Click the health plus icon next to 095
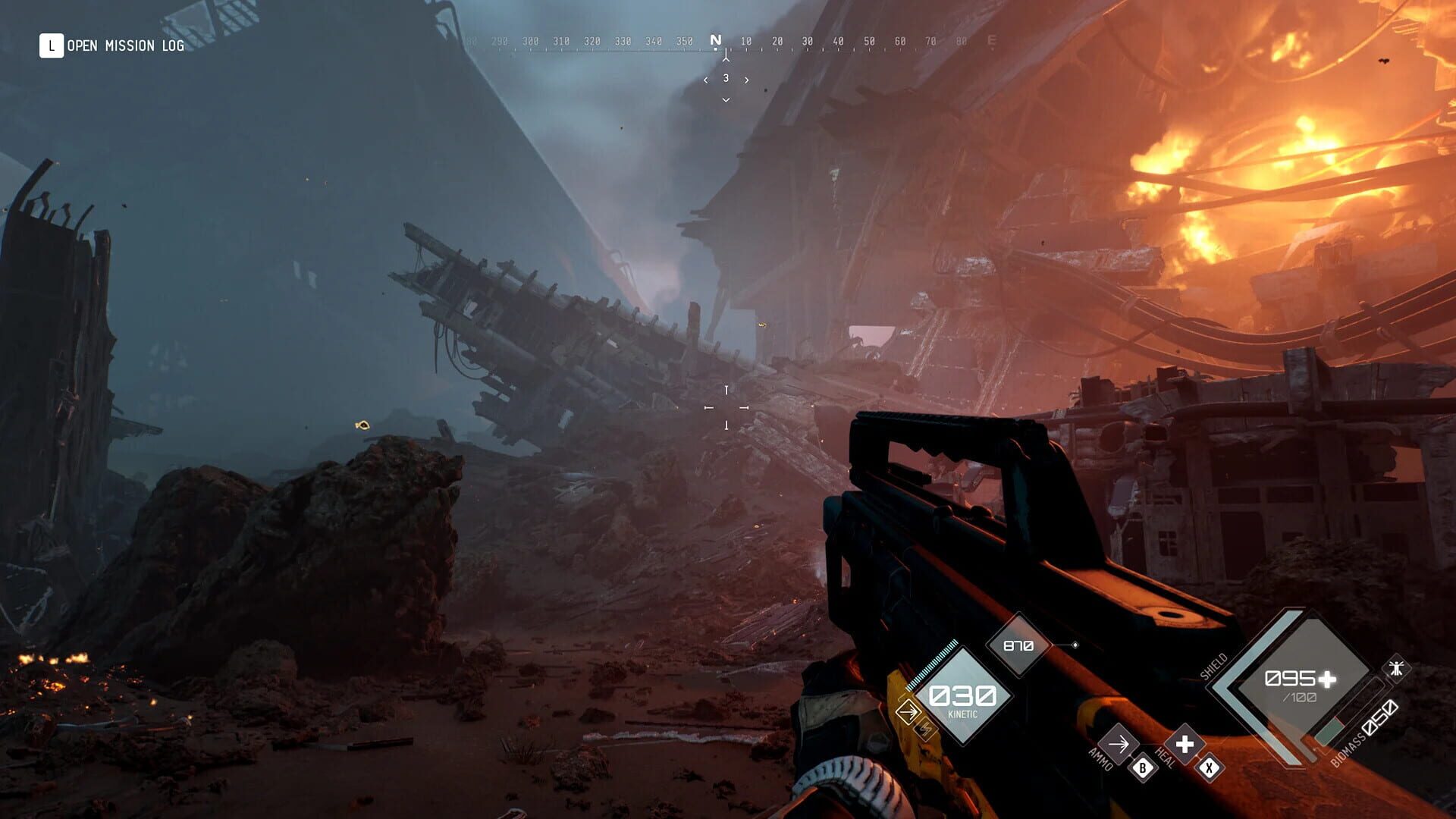Viewport: 1456px width, 819px height. point(1326,680)
